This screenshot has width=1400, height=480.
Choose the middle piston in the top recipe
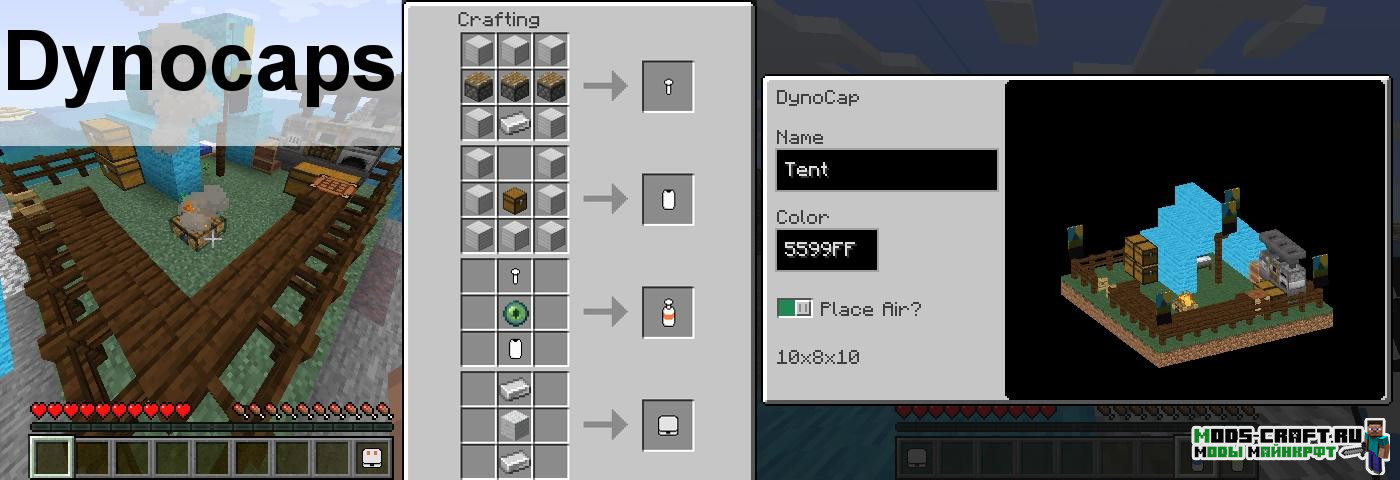point(516,87)
